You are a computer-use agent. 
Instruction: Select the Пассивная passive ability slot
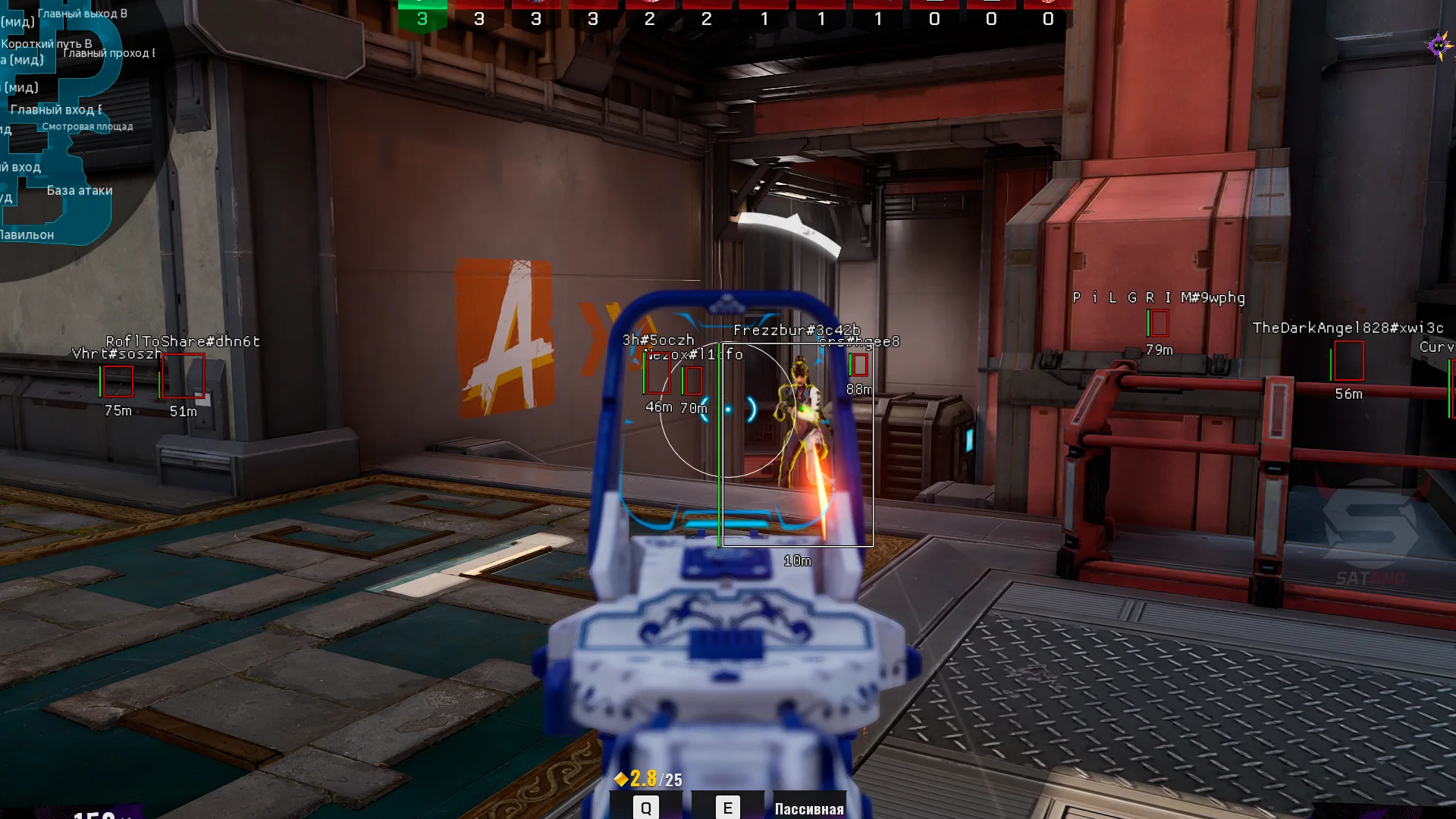(809, 808)
